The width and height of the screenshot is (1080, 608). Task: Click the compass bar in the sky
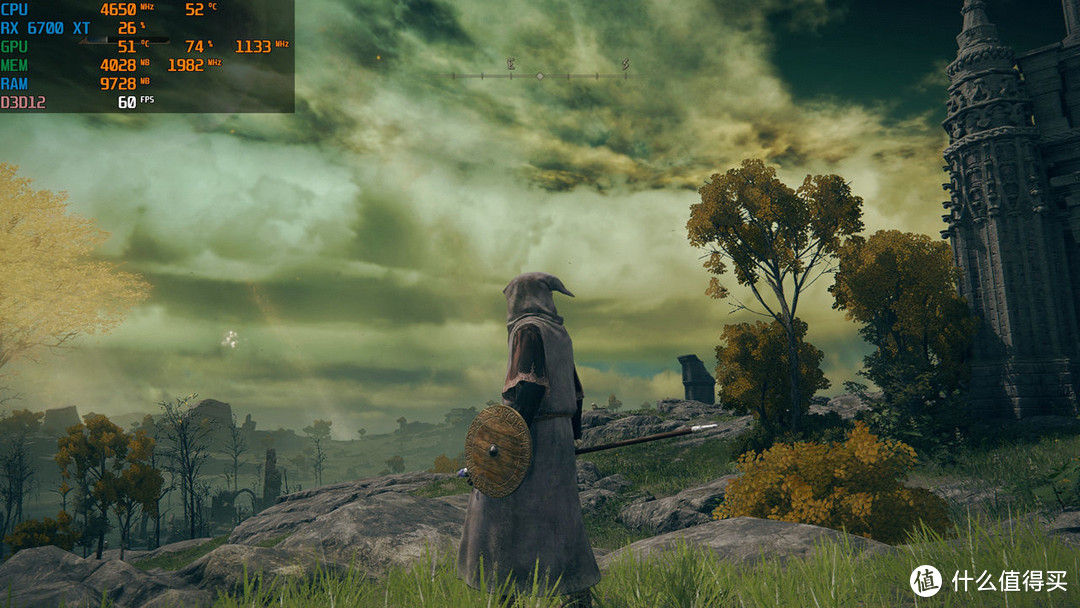coord(539,75)
